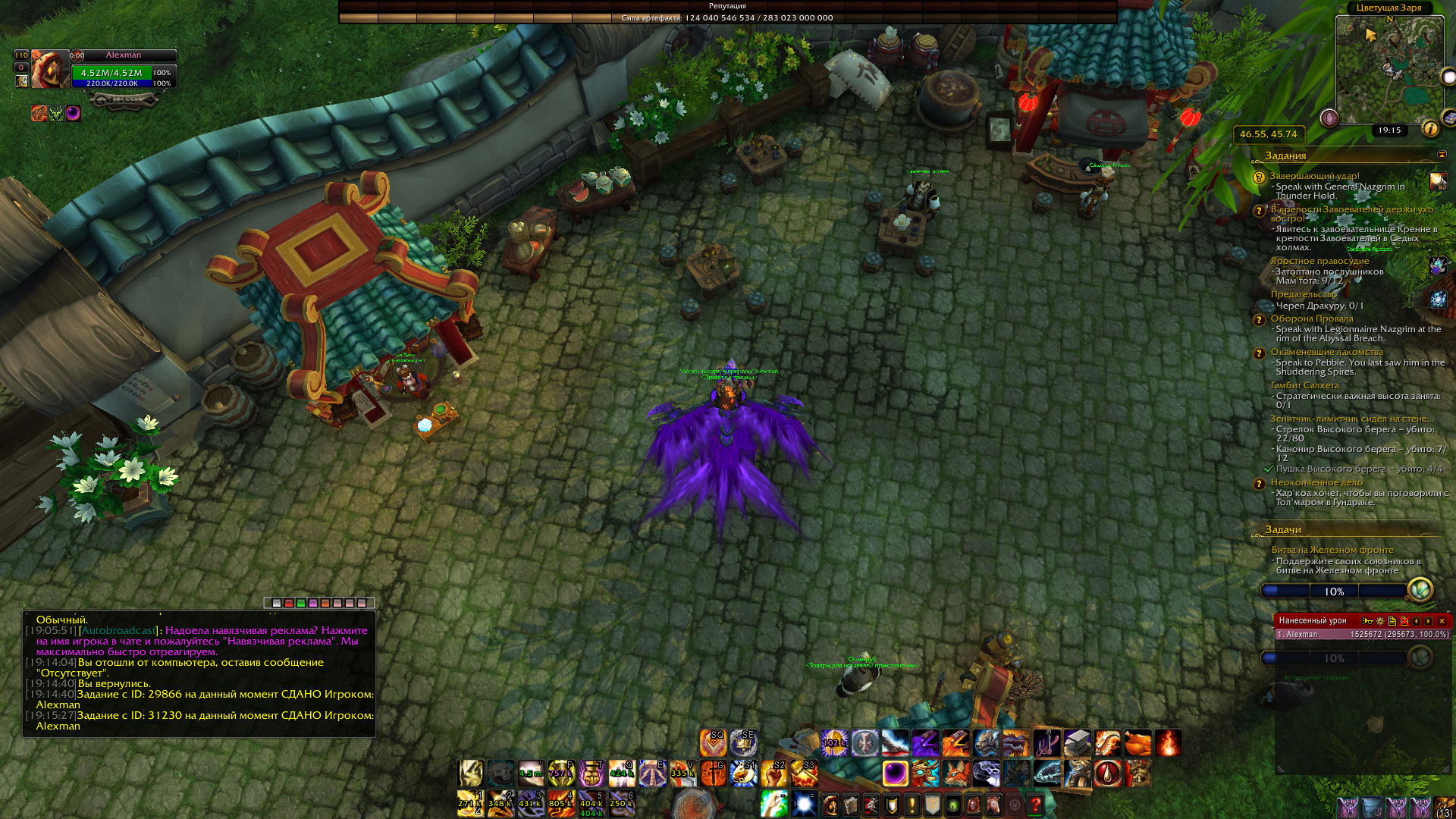
Task: Click the red question mark help button
Action: [1035, 804]
